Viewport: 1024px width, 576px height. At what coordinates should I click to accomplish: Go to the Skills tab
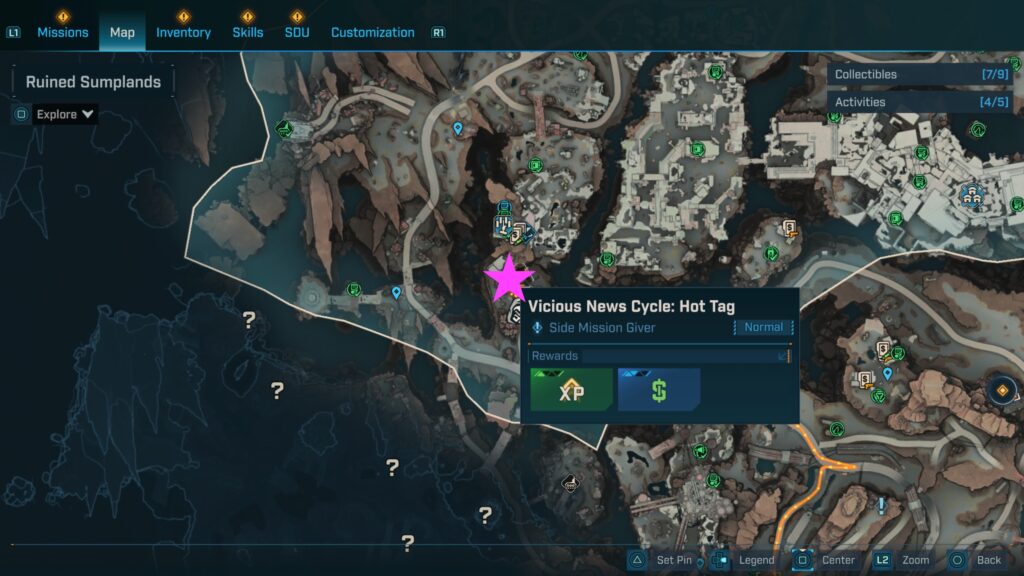(248, 32)
